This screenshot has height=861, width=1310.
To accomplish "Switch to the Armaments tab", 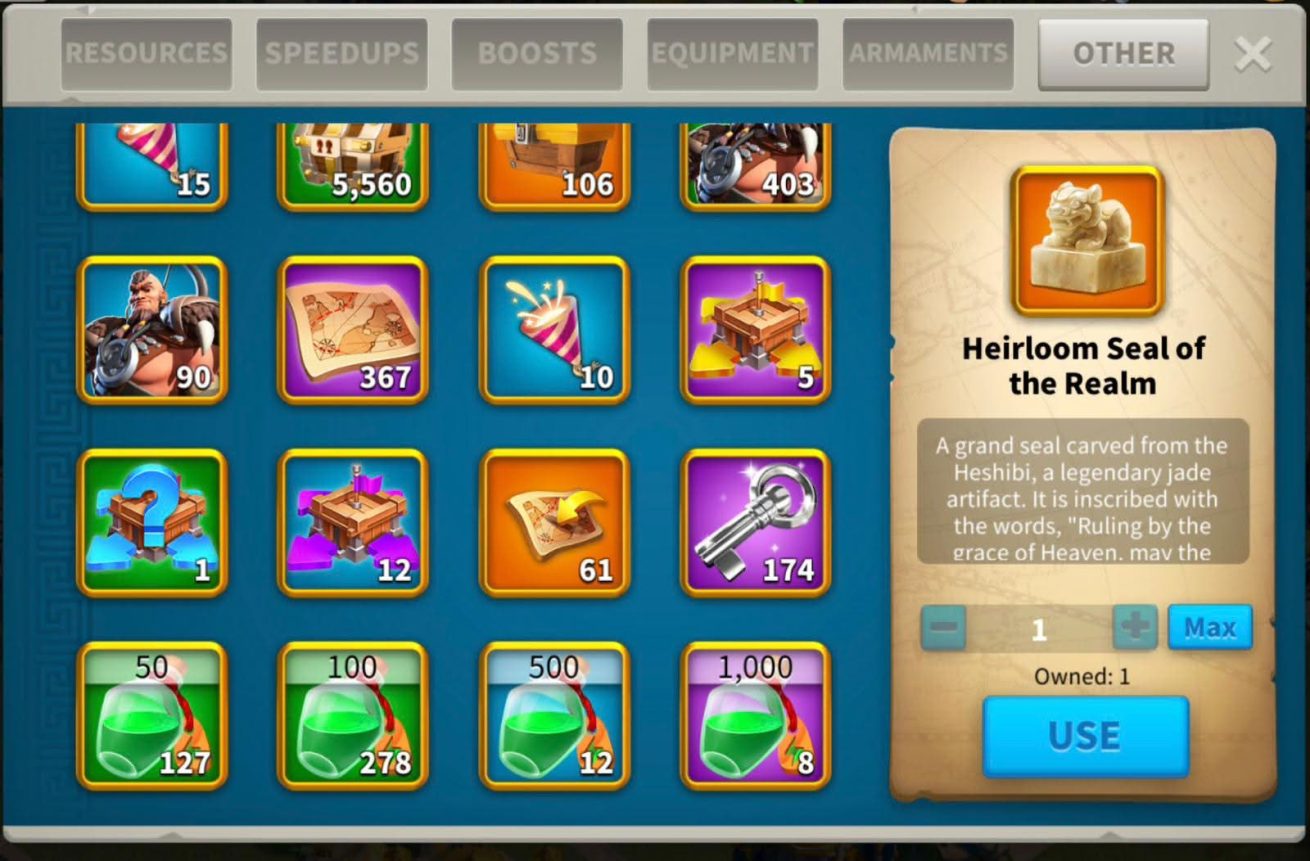I will (928, 54).
